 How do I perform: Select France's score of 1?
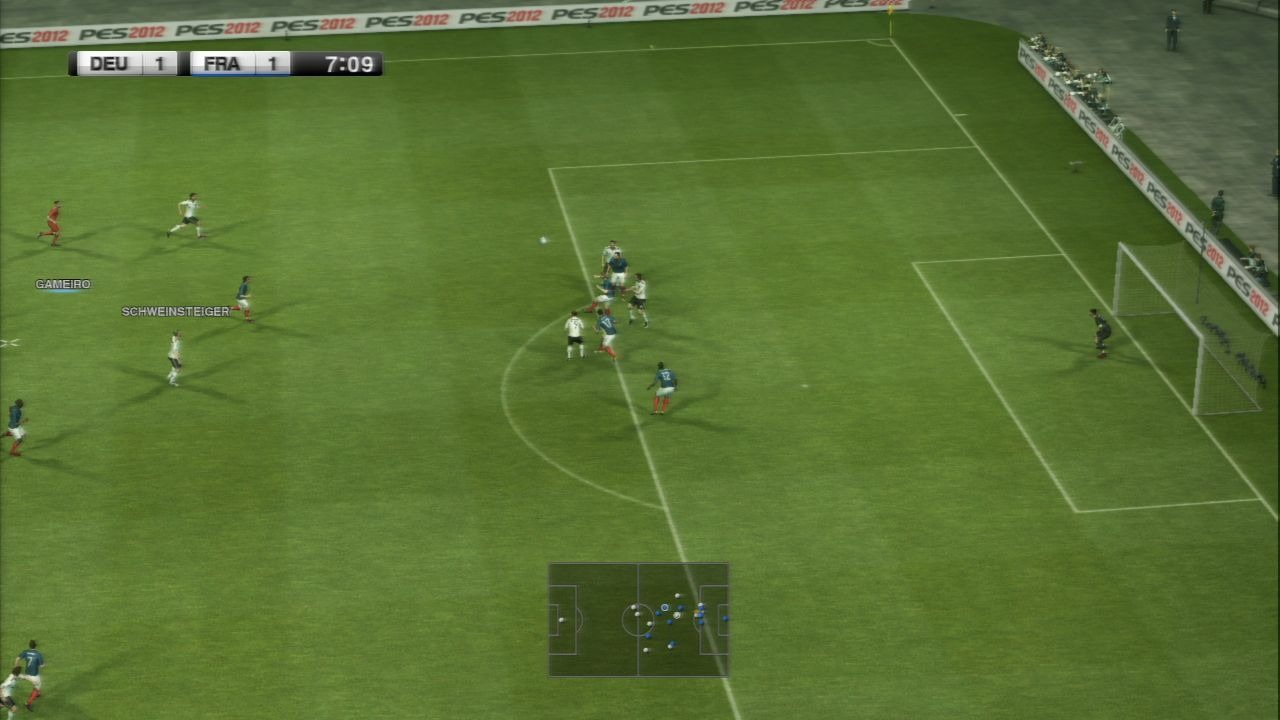click(268, 63)
